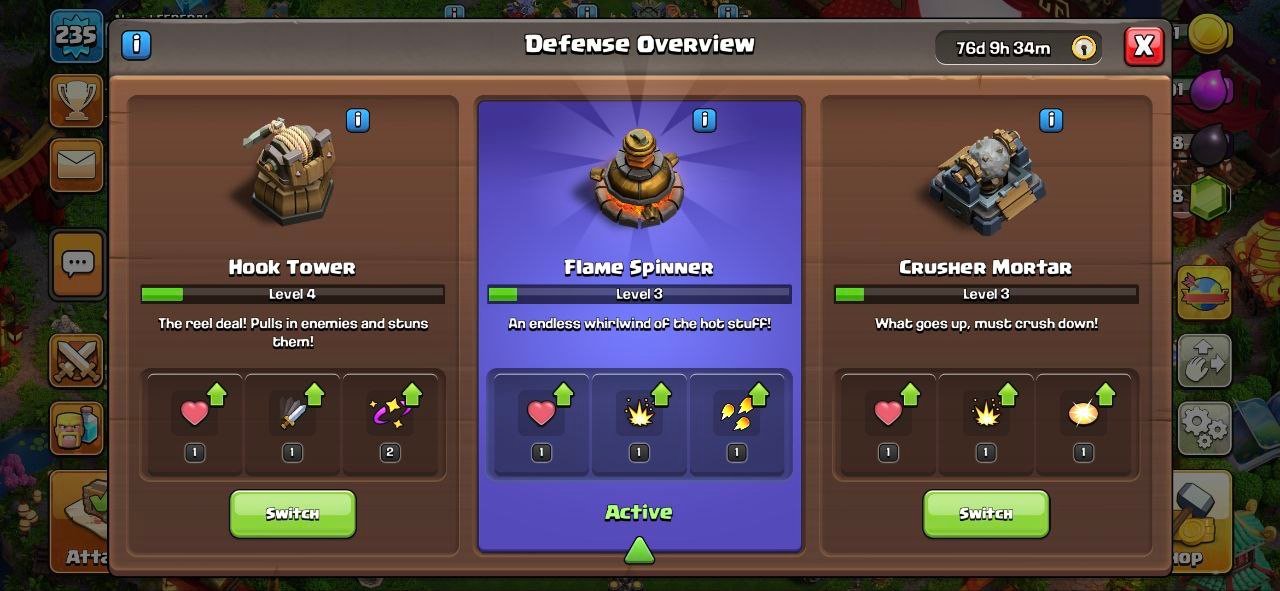
Task: Switch to the Crusher Mortar defense
Action: pos(985,513)
